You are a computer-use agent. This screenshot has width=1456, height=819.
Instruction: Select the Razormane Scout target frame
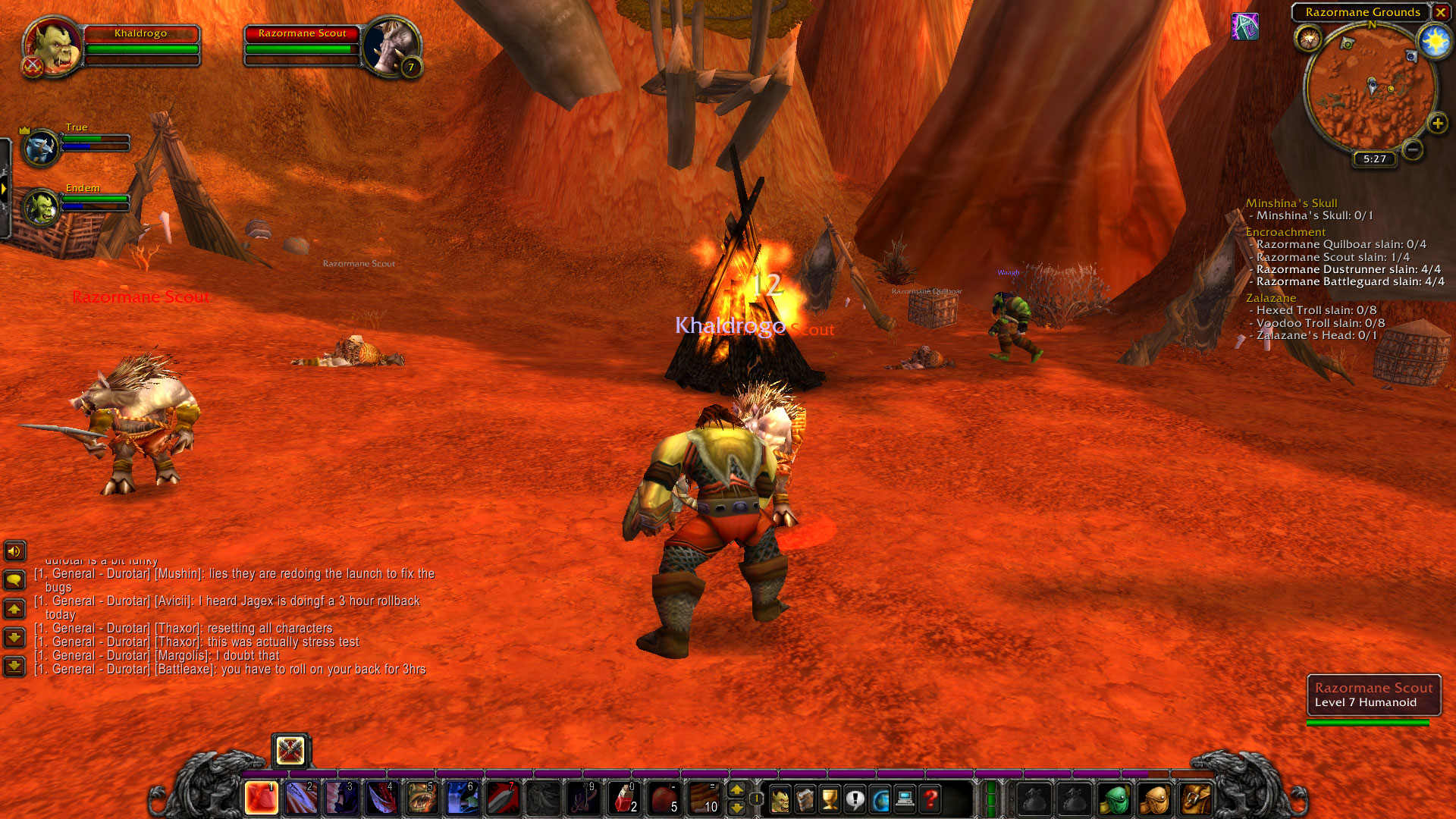(x=303, y=45)
